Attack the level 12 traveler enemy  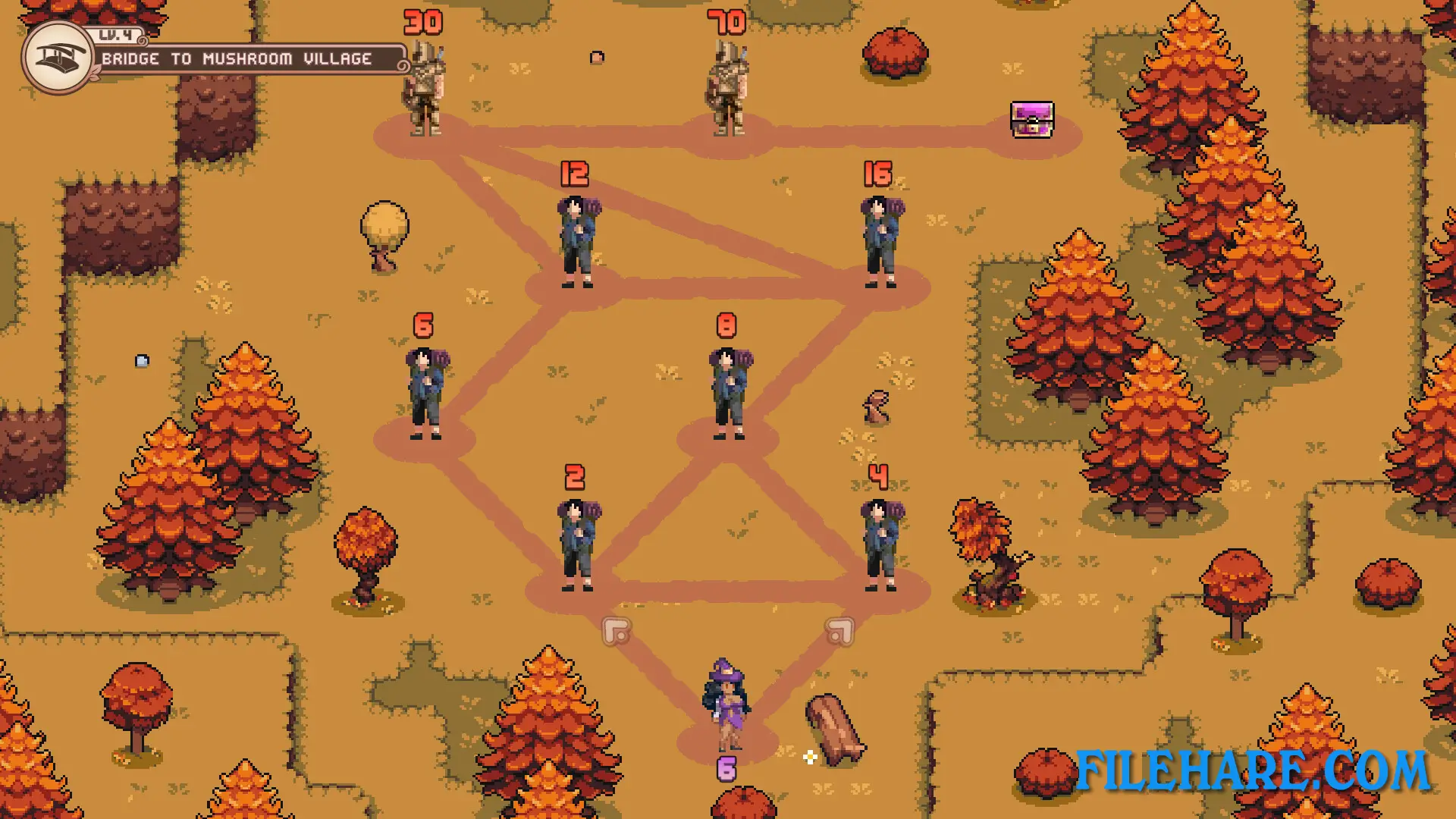click(x=575, y=243)
